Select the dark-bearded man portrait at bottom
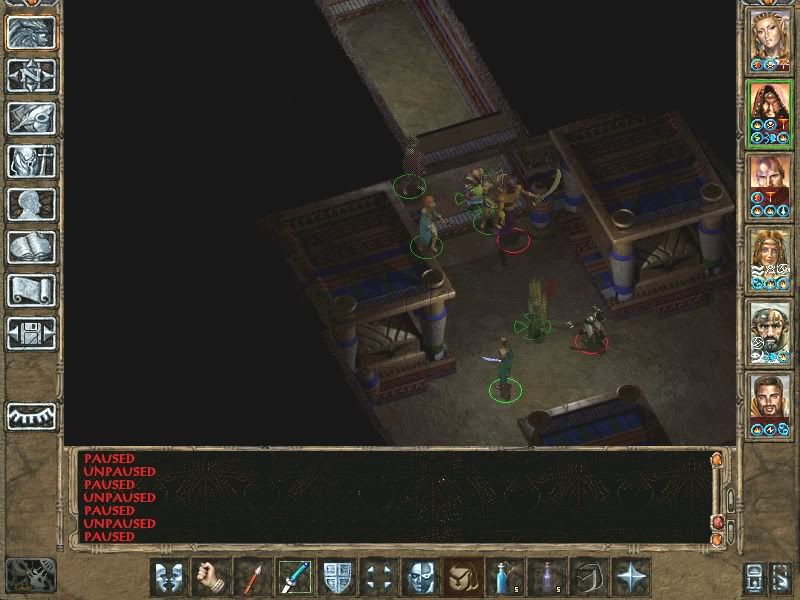The width and height of the screenshot is (800, 600). pos(770,401)
